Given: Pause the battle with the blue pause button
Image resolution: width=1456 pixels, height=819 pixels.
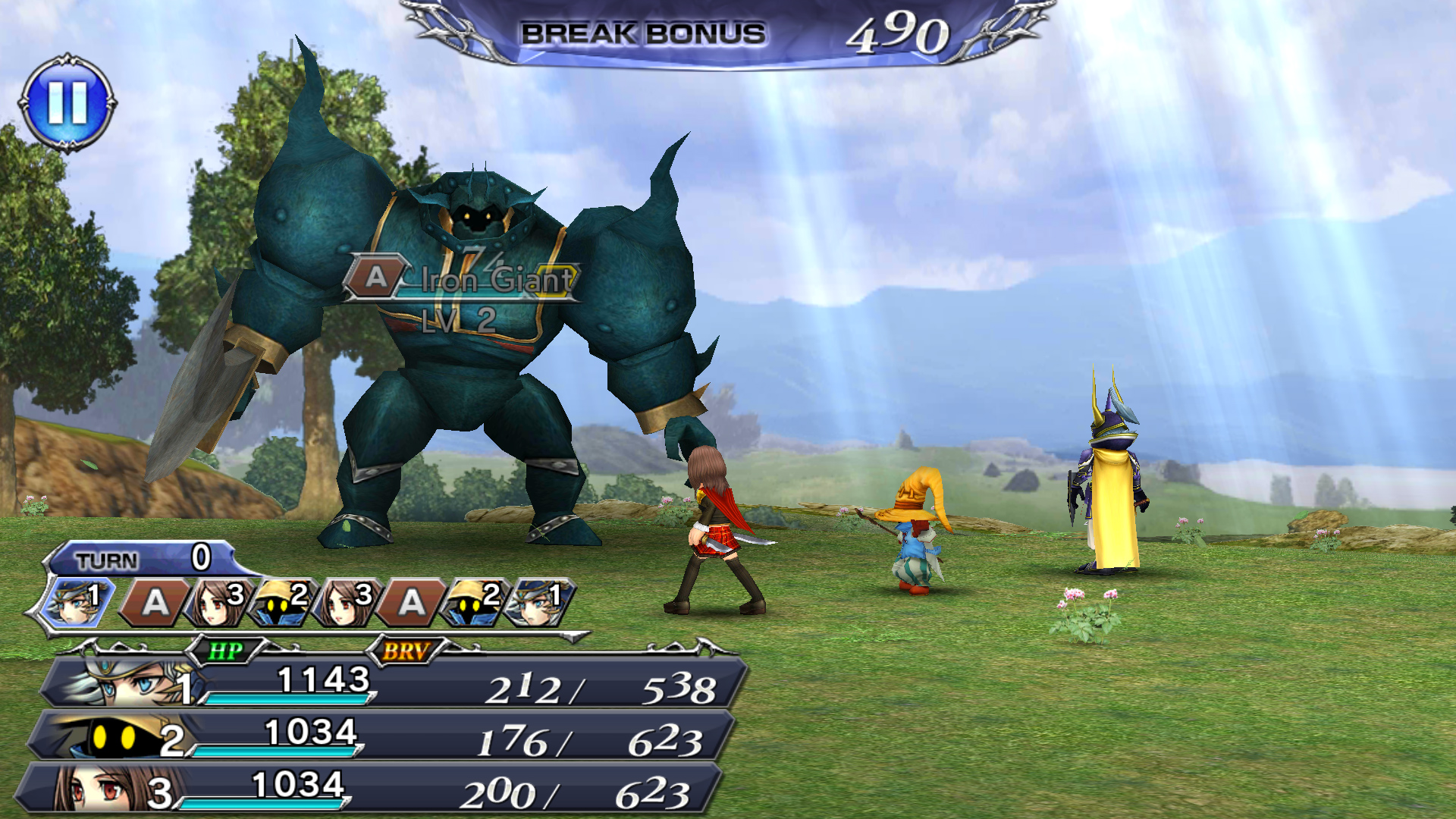Looking at the screenshot, I should point(67,102).
